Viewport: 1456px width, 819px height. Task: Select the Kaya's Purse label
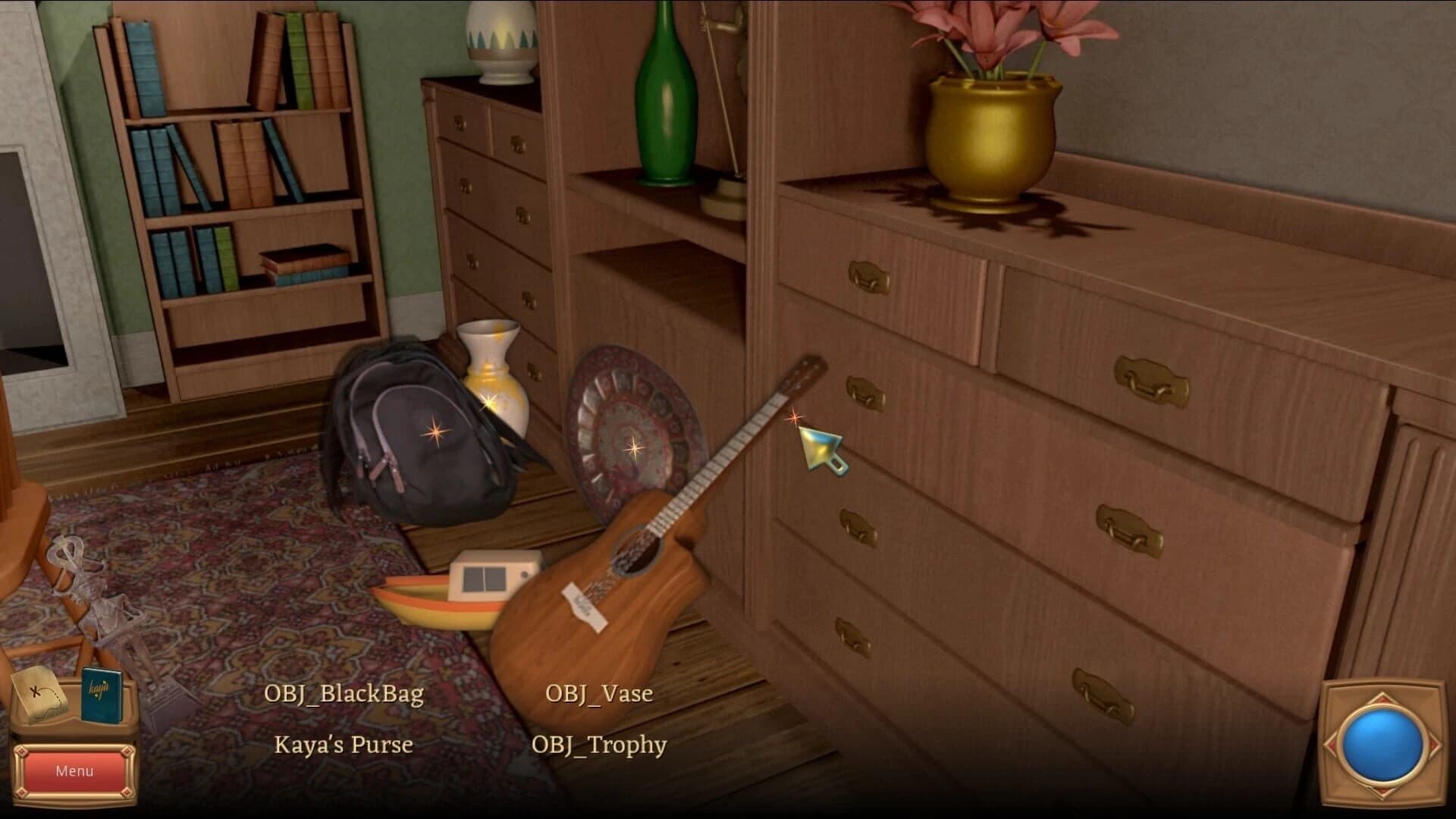point(343,745)
